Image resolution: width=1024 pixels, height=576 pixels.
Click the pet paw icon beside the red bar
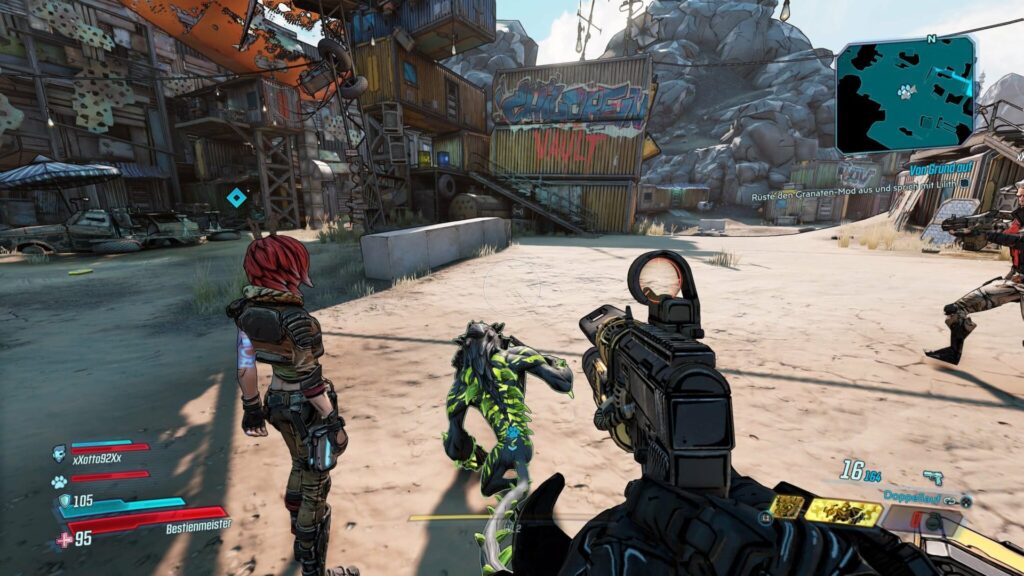click(59, 481)
